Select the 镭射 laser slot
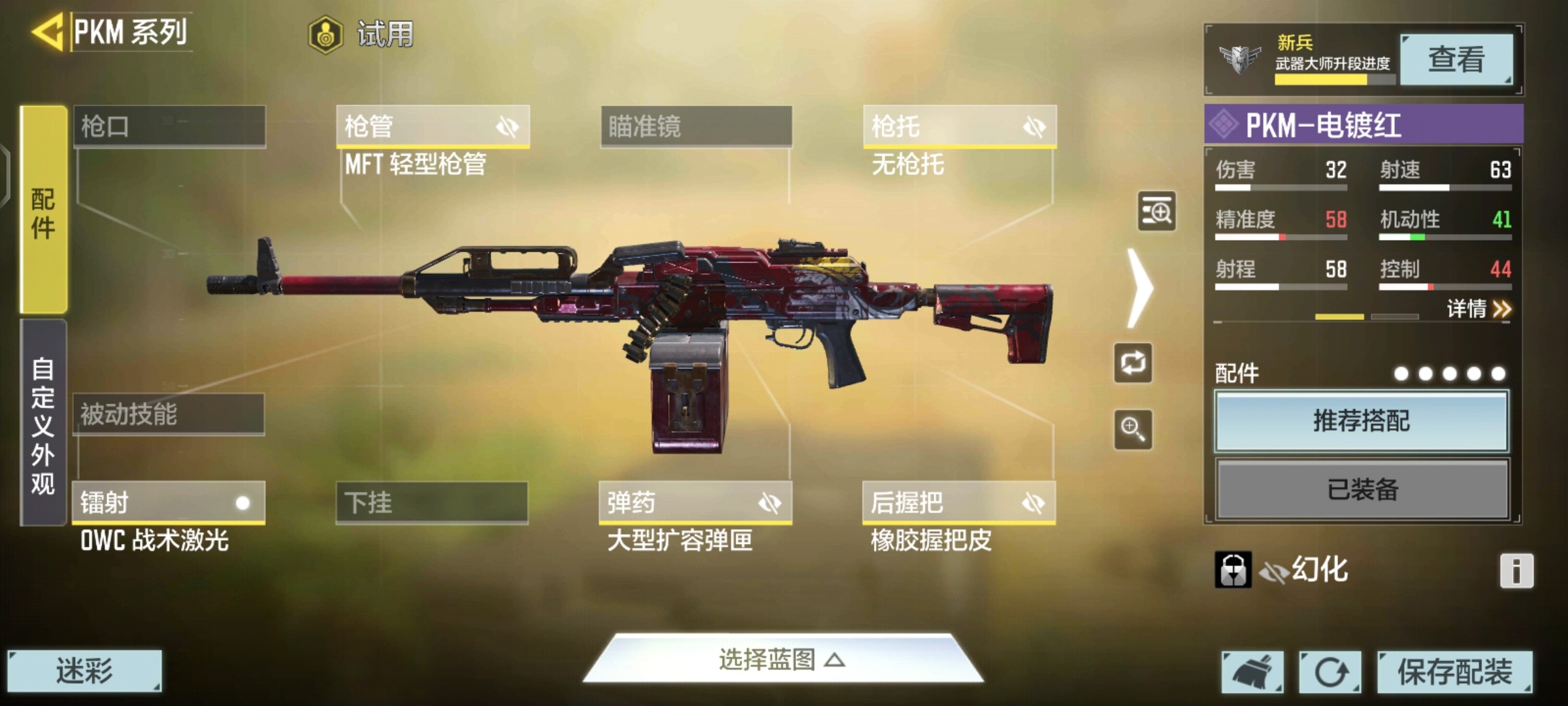The height and width of the screenshot is (706, 1568). (x=169, y=503)
